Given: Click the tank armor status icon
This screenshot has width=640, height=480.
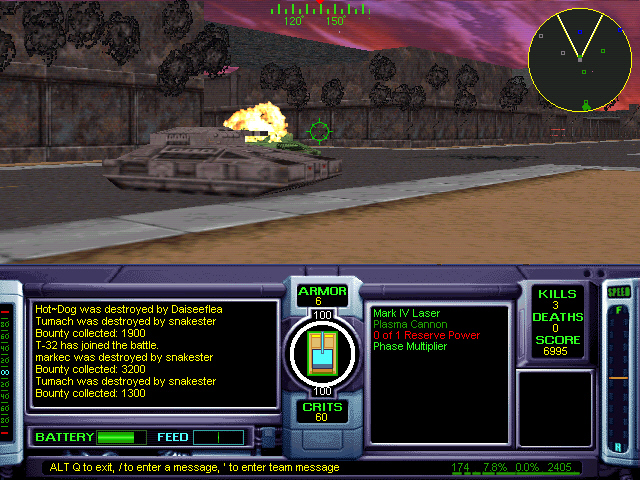Looking at the screenshot, I should [x=322, y=352].
